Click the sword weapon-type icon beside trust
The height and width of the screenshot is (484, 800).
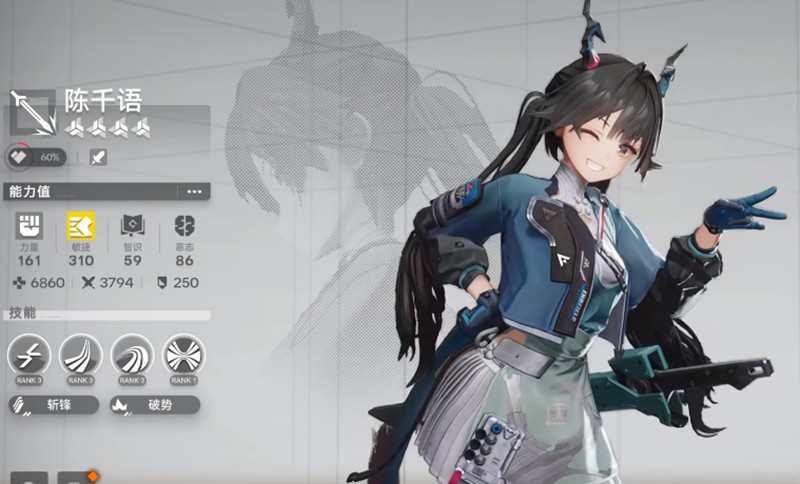pyautogui.click(x=97, y=157)
